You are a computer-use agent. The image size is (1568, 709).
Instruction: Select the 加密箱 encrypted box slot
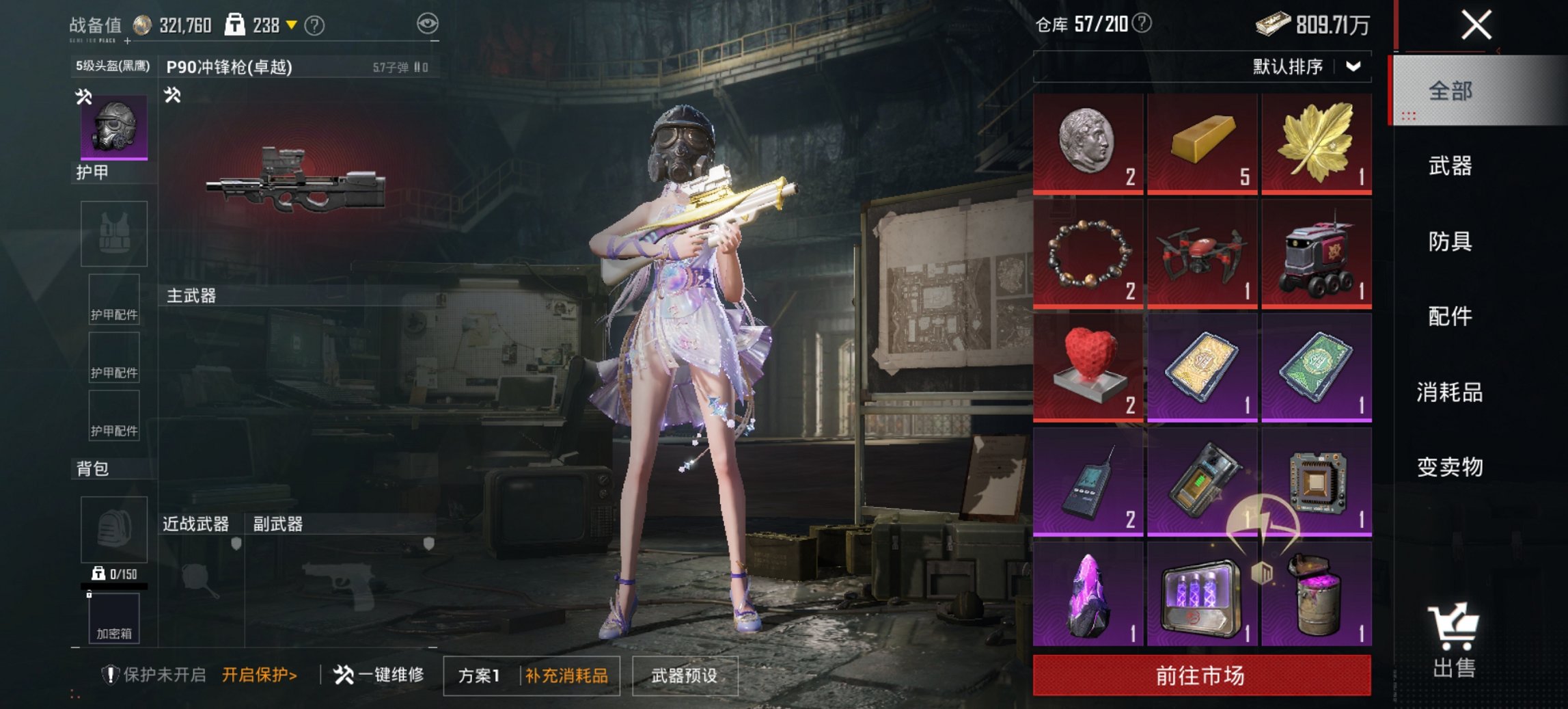(x=113, y=632)
